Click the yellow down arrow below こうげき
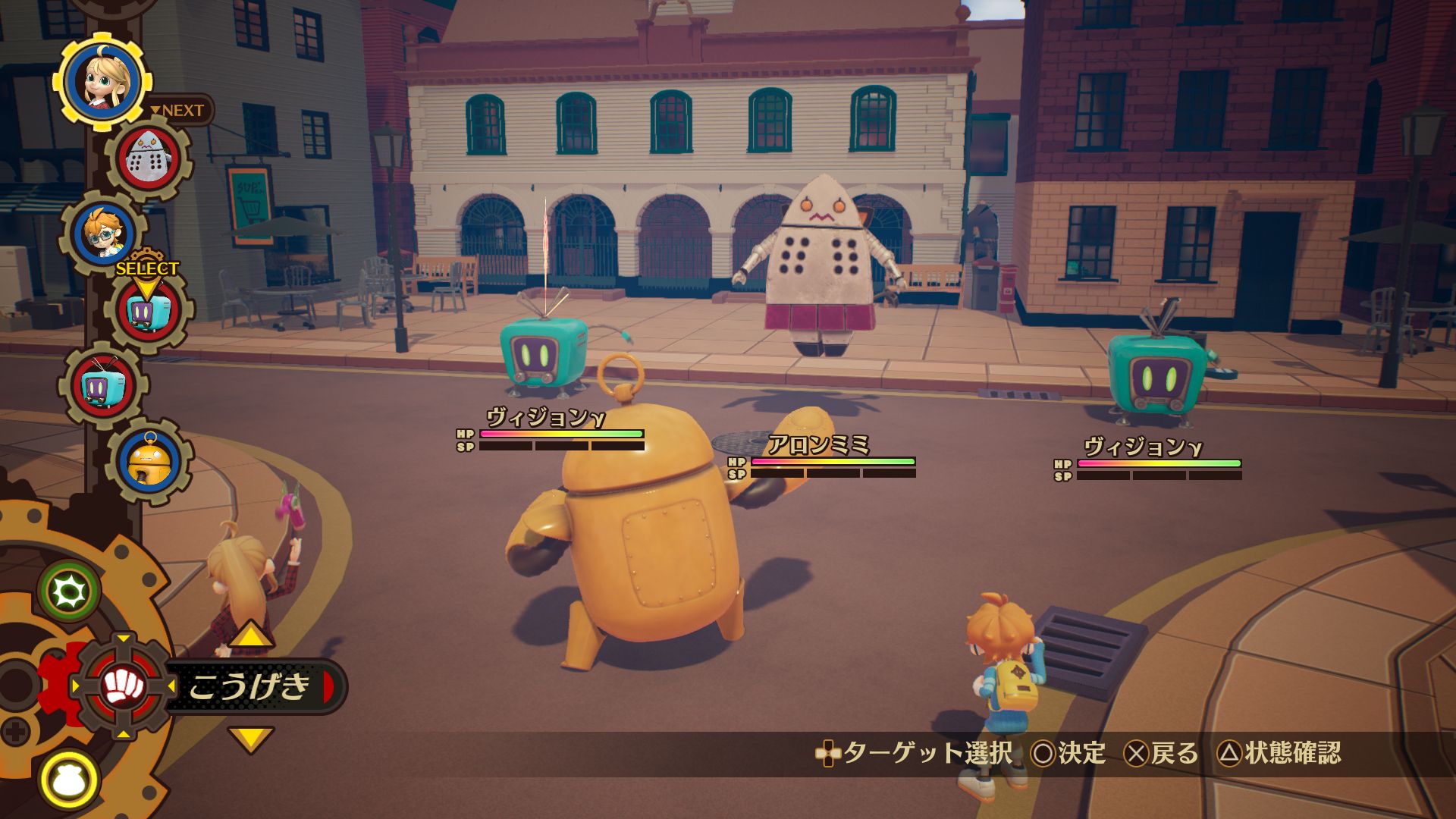This screenshot has width=1456, height=819. click(250, 738)
